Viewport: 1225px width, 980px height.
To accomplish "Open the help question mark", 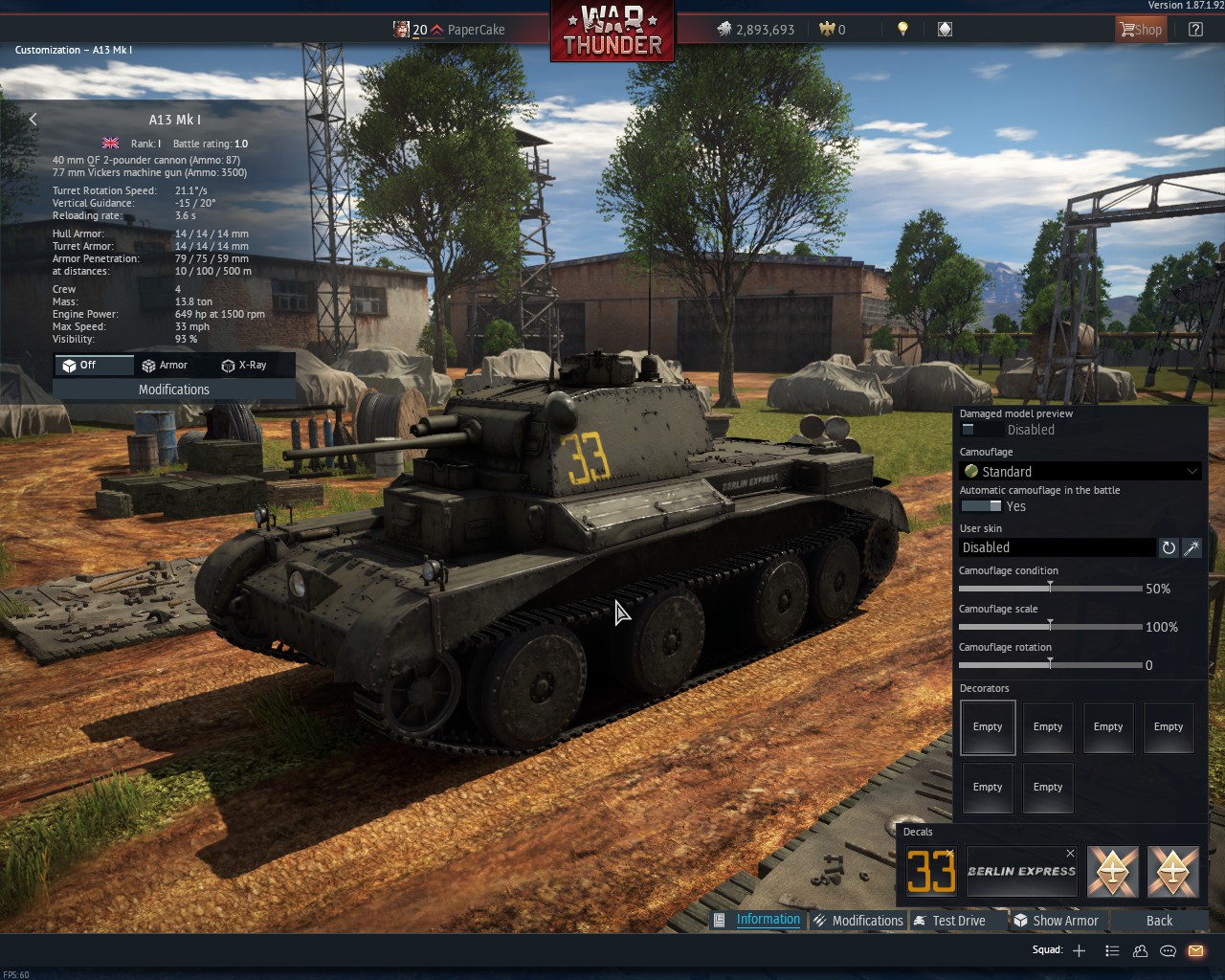I will point(1195,30).
